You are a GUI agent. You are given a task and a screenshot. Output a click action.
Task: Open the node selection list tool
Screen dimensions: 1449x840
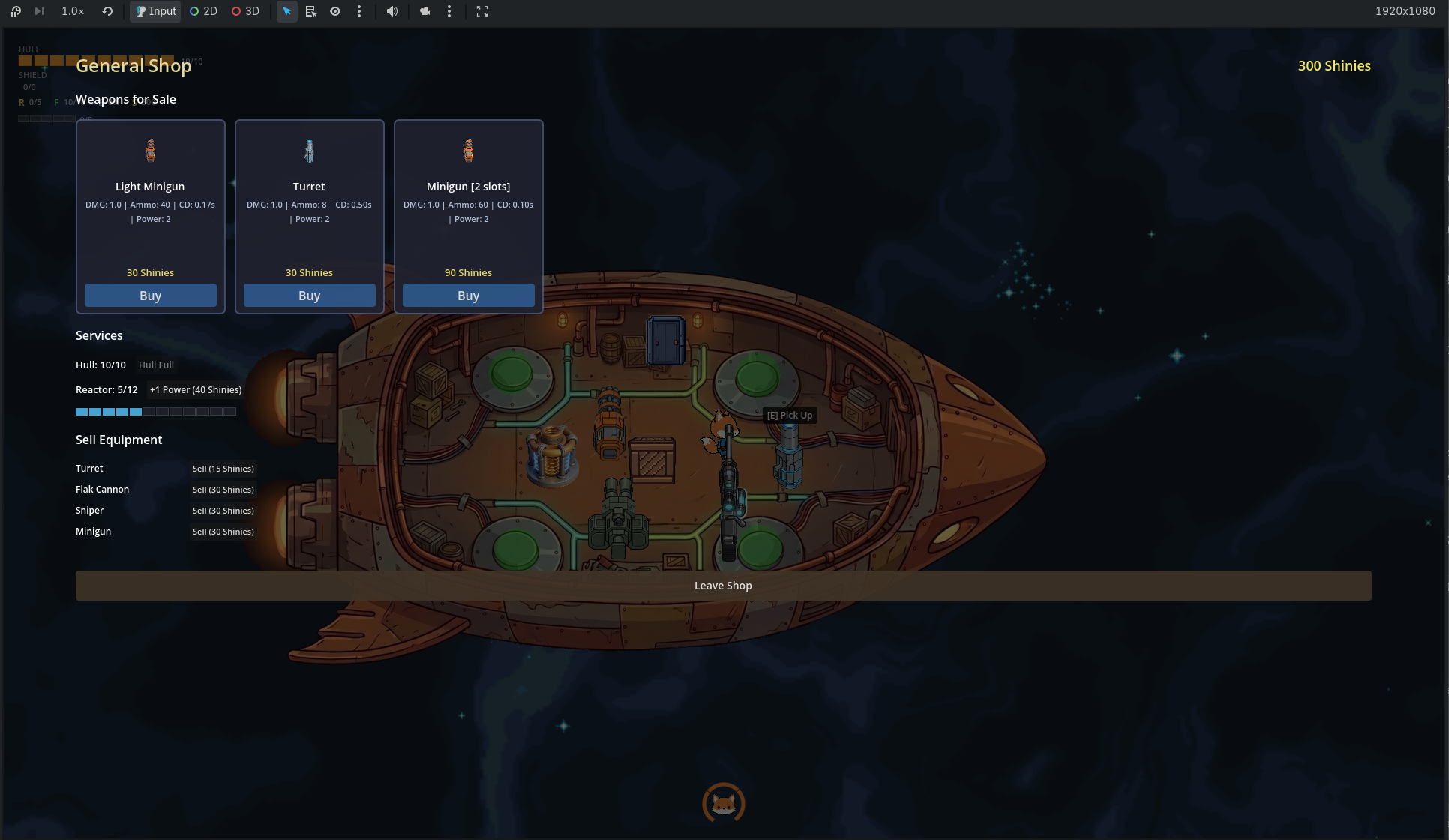click(311, 11)
